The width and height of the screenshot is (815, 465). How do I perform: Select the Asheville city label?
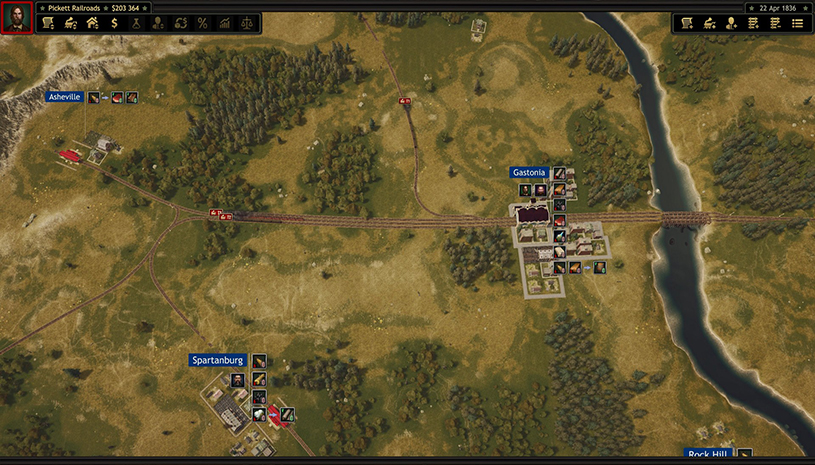[x=65, y=97]
